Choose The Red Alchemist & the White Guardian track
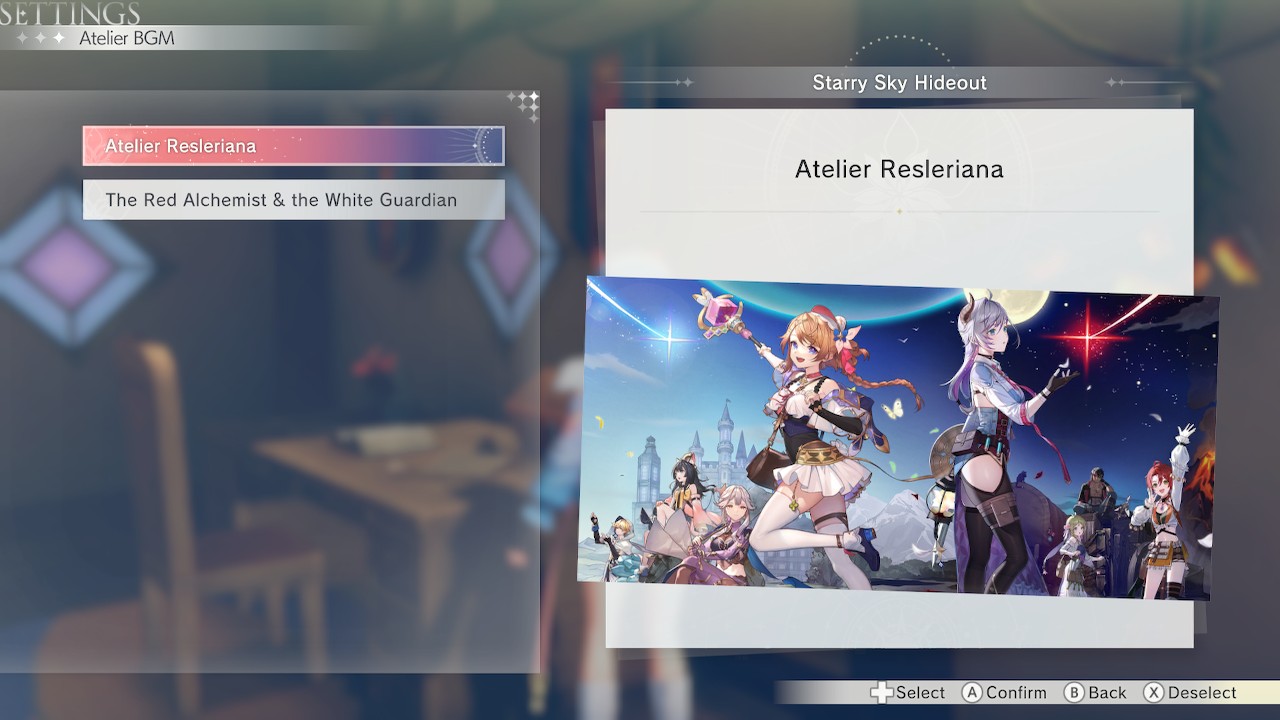The width and height of the screenshot is (1280, 720). [x=292, y=200]
